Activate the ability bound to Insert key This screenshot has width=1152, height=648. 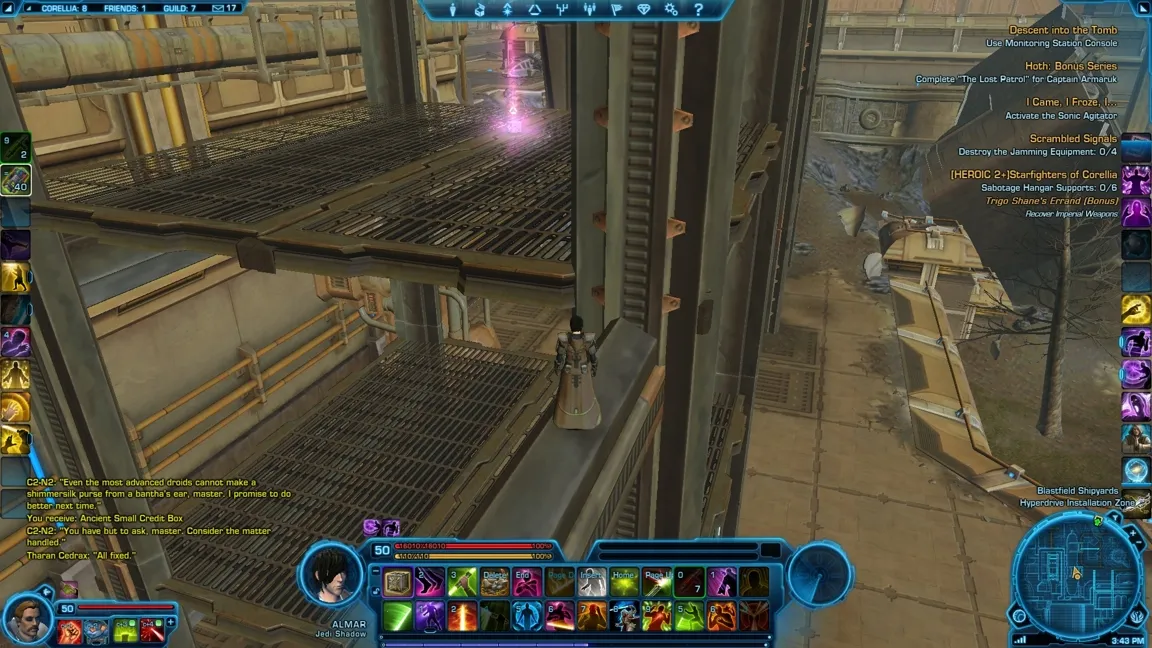(591, 582)
